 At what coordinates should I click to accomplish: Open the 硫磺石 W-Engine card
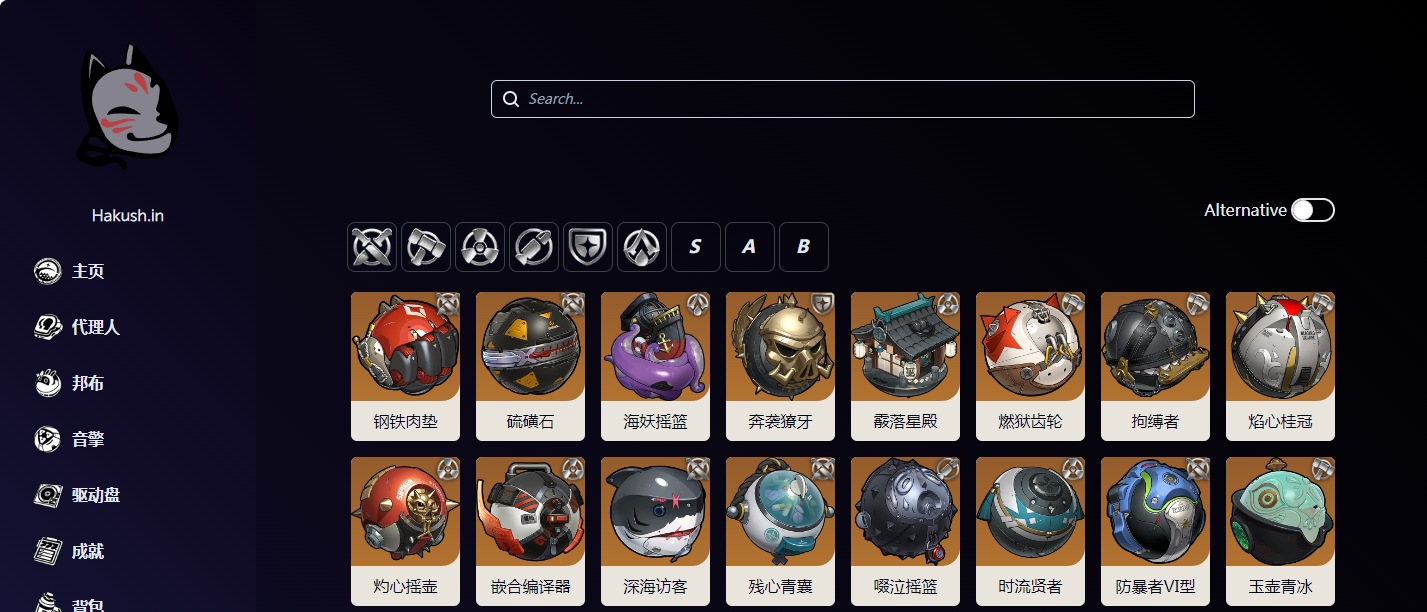click(x=530, y=366)
